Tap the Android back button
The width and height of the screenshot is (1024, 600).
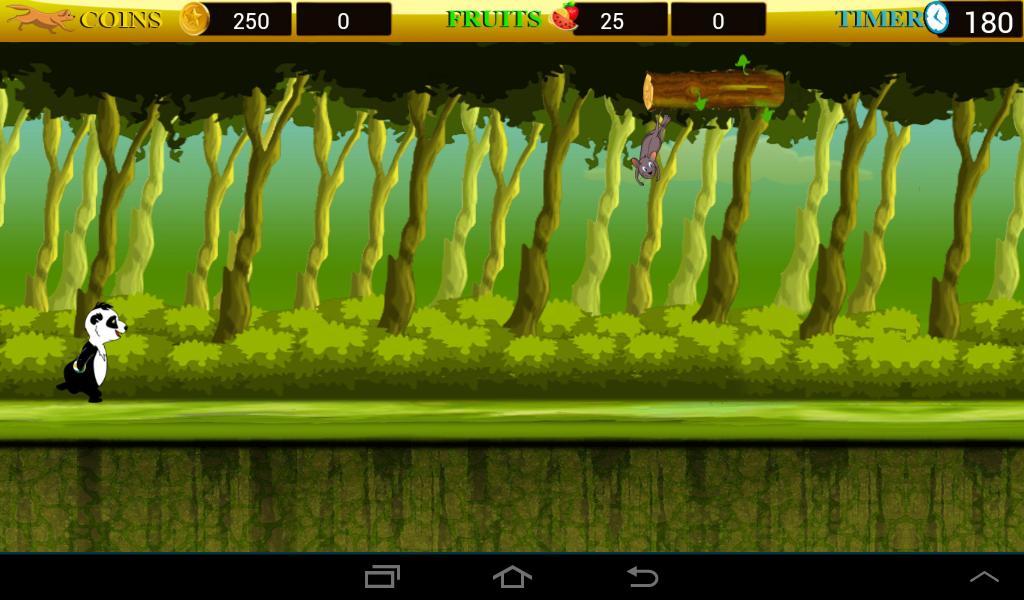coord(642,577)
